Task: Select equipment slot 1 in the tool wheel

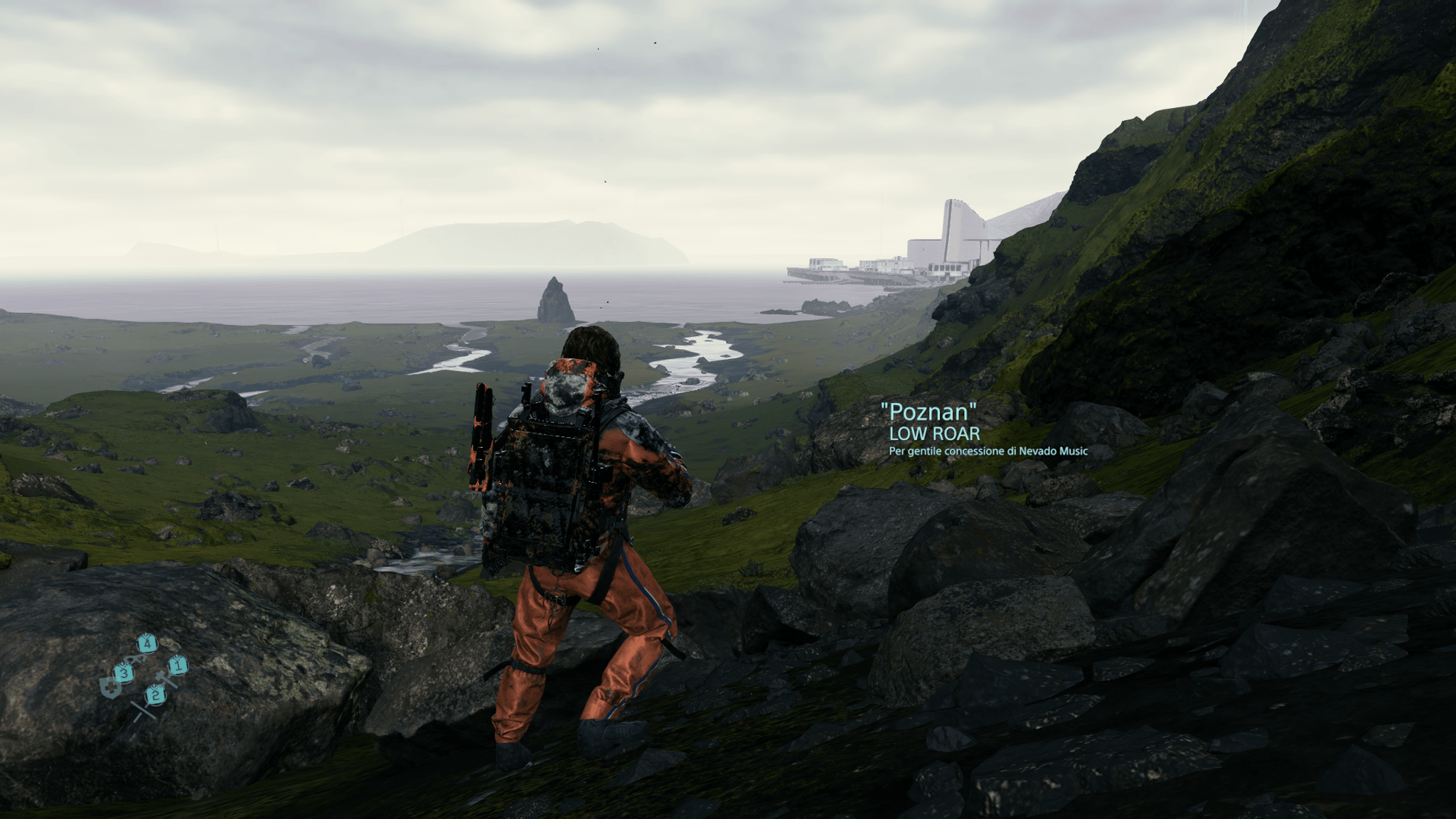Action: point(178,665)
